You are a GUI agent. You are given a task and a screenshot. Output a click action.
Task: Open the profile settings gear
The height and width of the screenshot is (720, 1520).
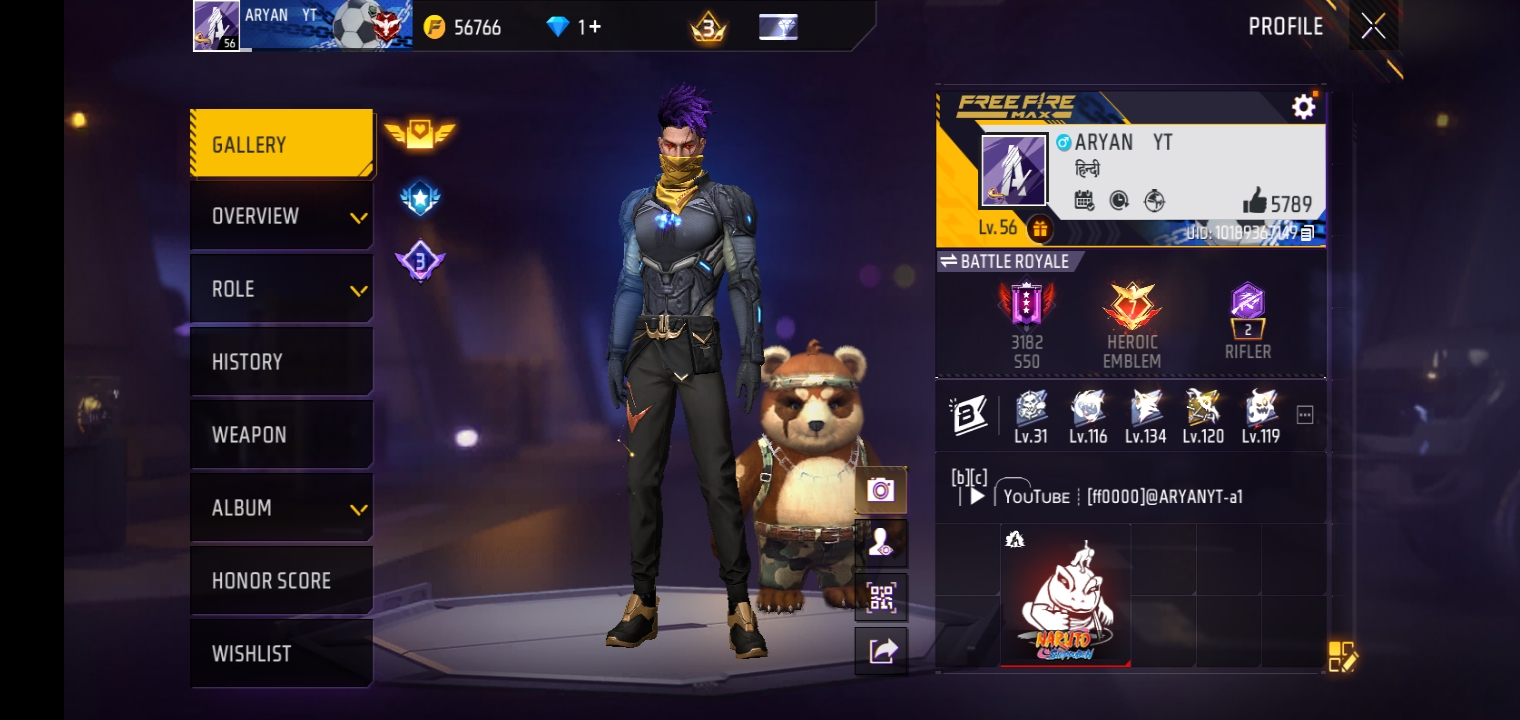1303,107
